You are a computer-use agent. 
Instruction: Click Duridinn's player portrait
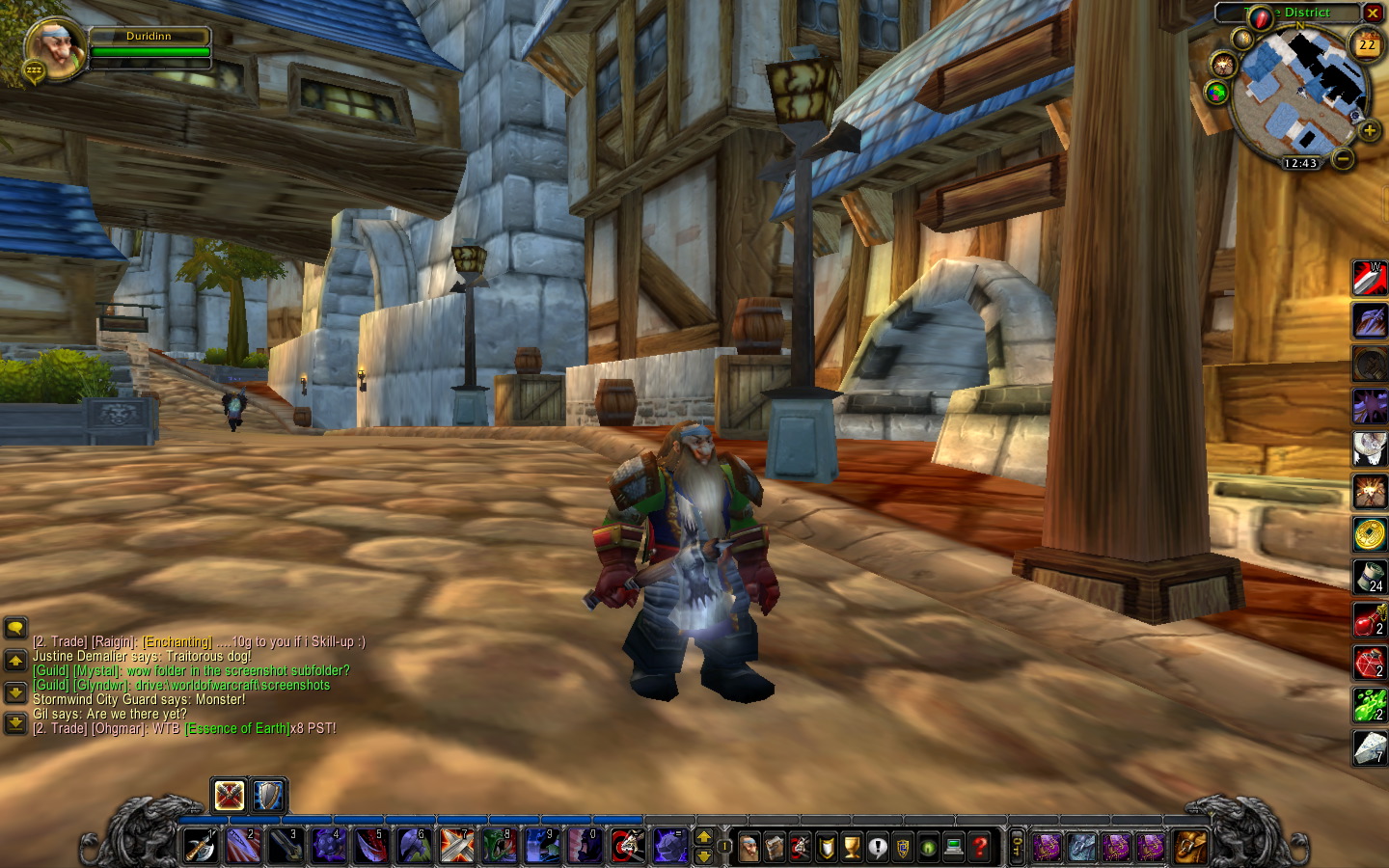pos(55,49)
